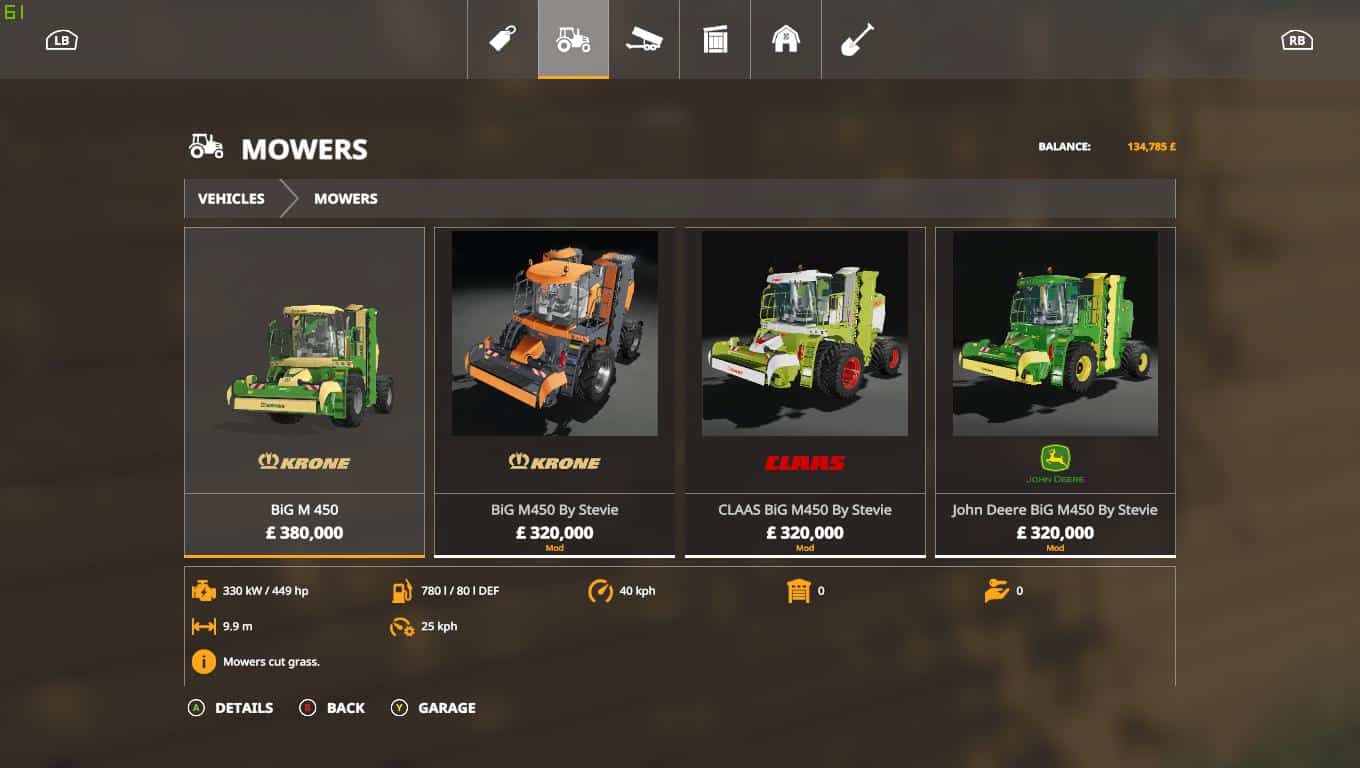Switch to the barn placeables tab
The width and height of the screenshot is (1360, 768).
point(786,39)
